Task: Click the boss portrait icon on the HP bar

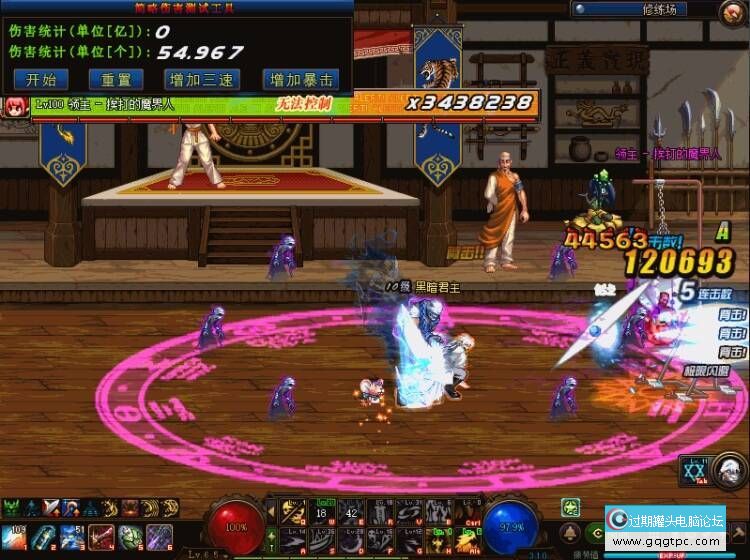Action: 17,106
